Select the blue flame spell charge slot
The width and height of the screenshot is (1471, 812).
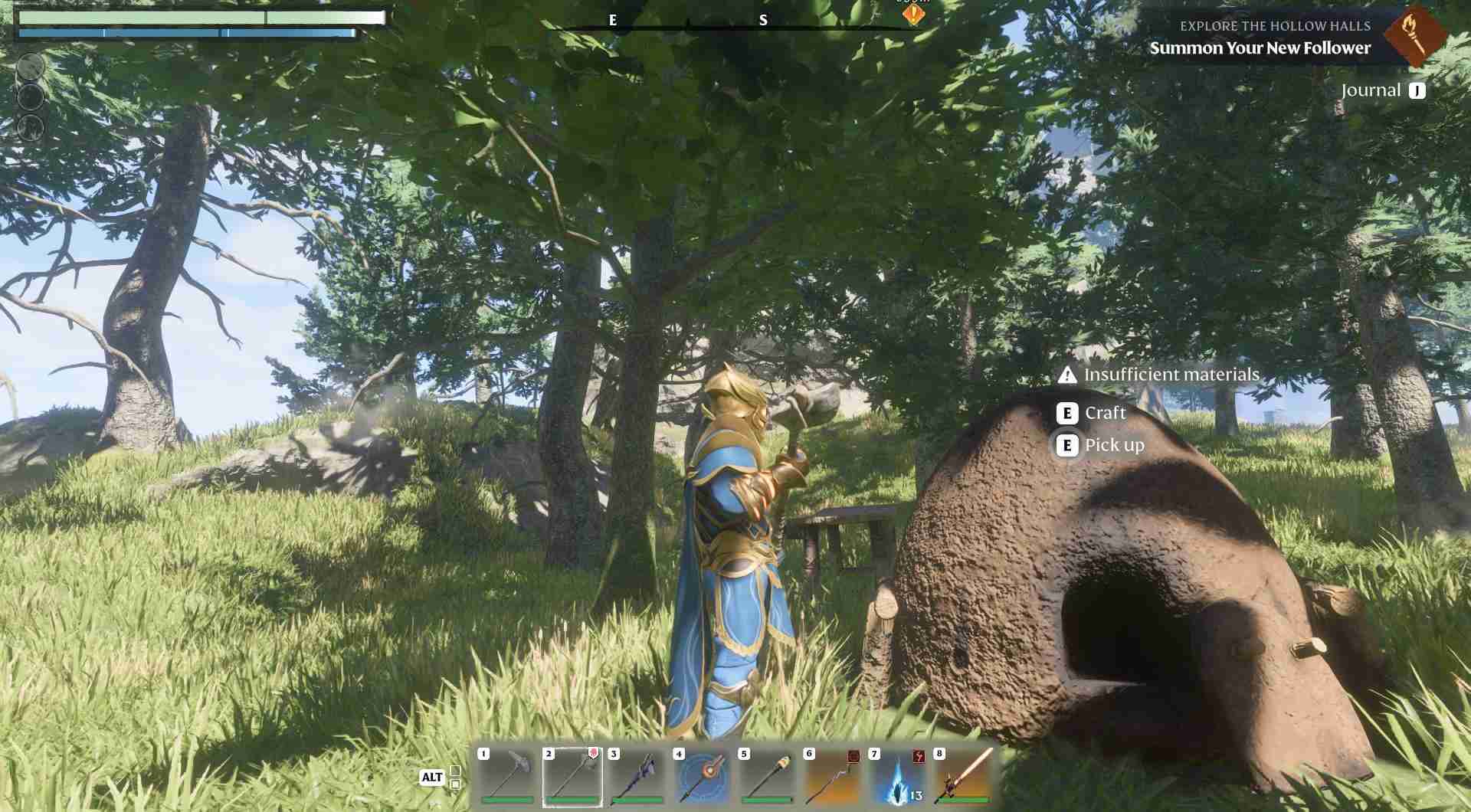[898, 777]
